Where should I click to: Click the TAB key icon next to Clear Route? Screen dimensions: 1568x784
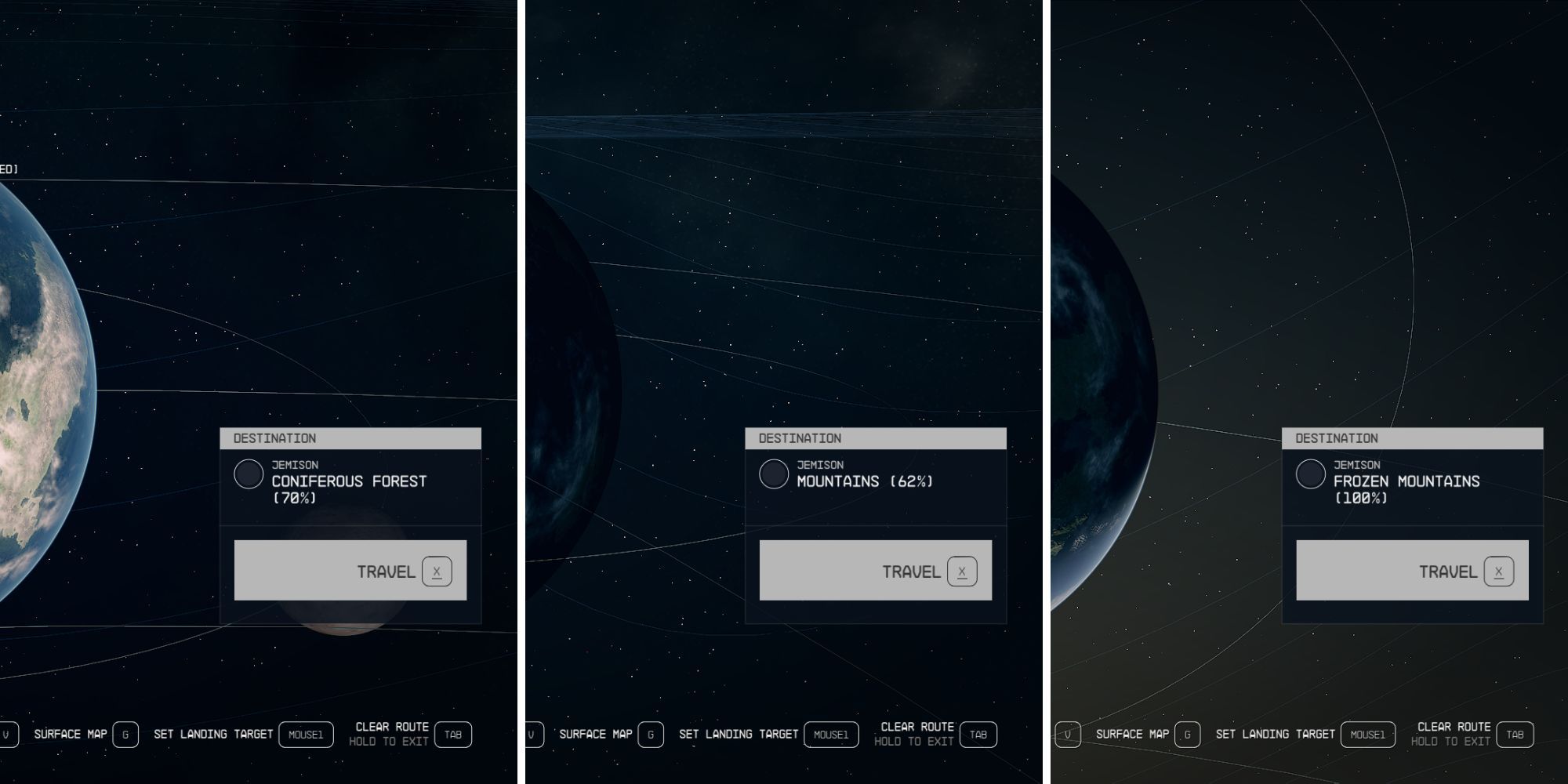tap(453, 735)
